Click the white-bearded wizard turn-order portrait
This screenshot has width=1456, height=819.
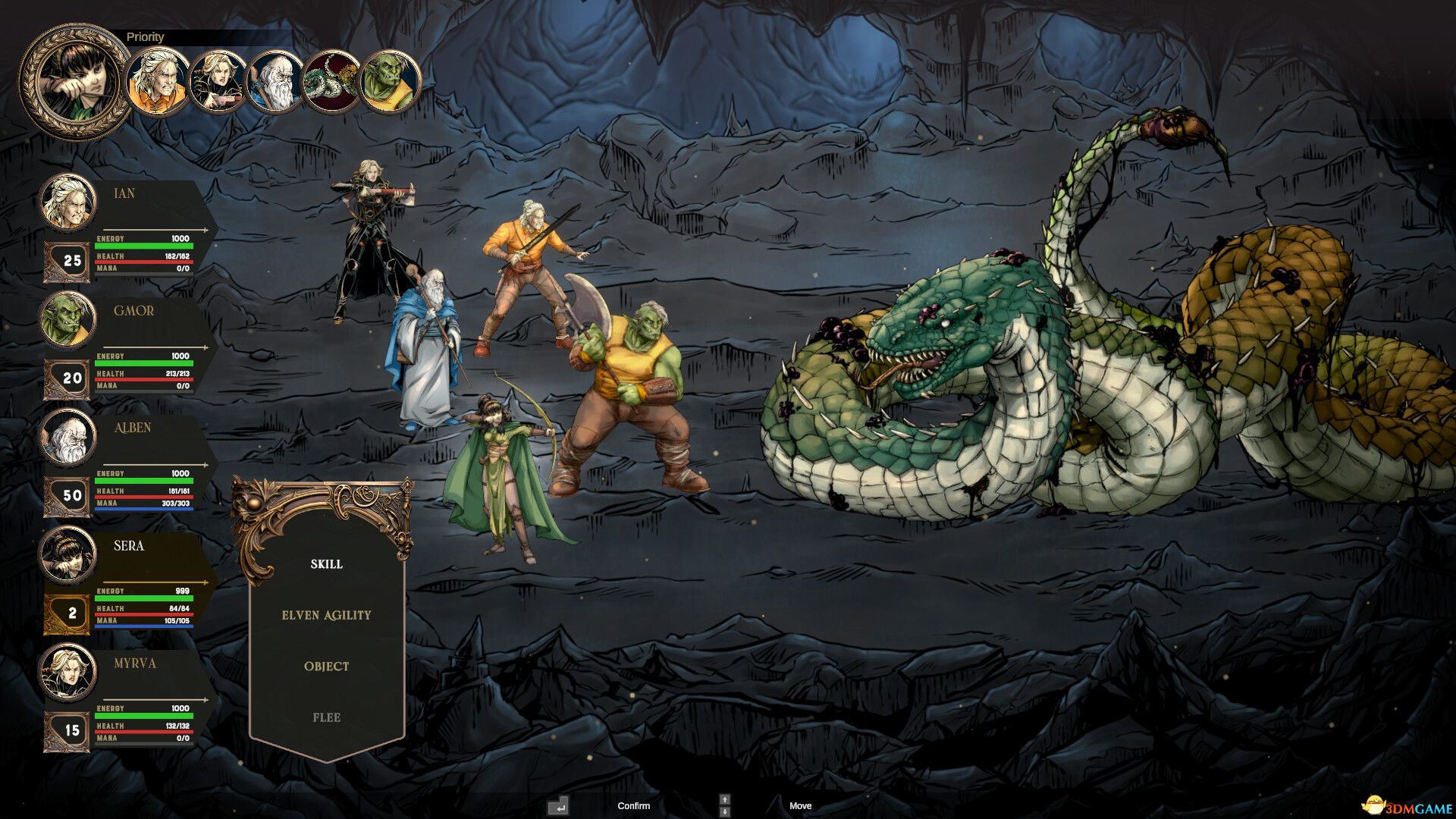[274, 81]
